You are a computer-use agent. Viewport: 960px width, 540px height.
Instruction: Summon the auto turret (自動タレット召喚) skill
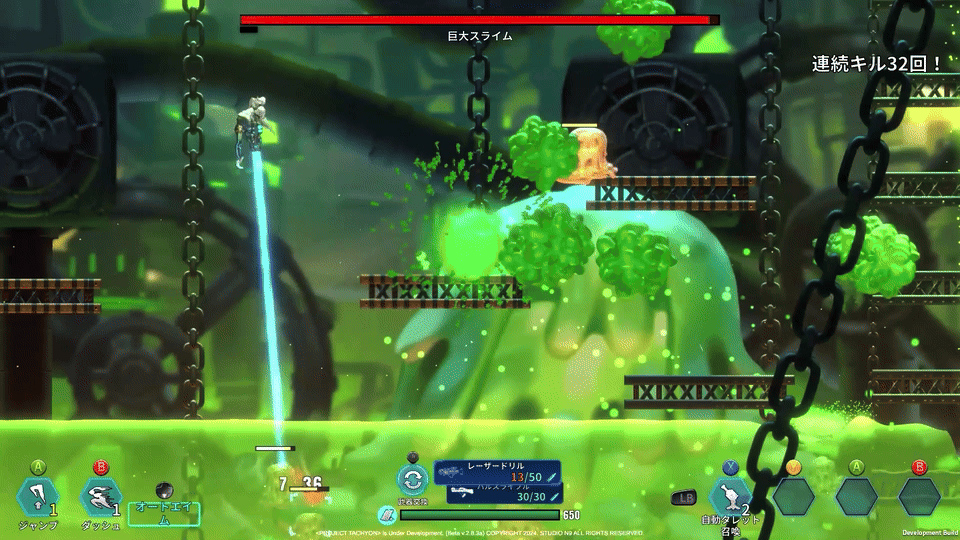(729, 497)
